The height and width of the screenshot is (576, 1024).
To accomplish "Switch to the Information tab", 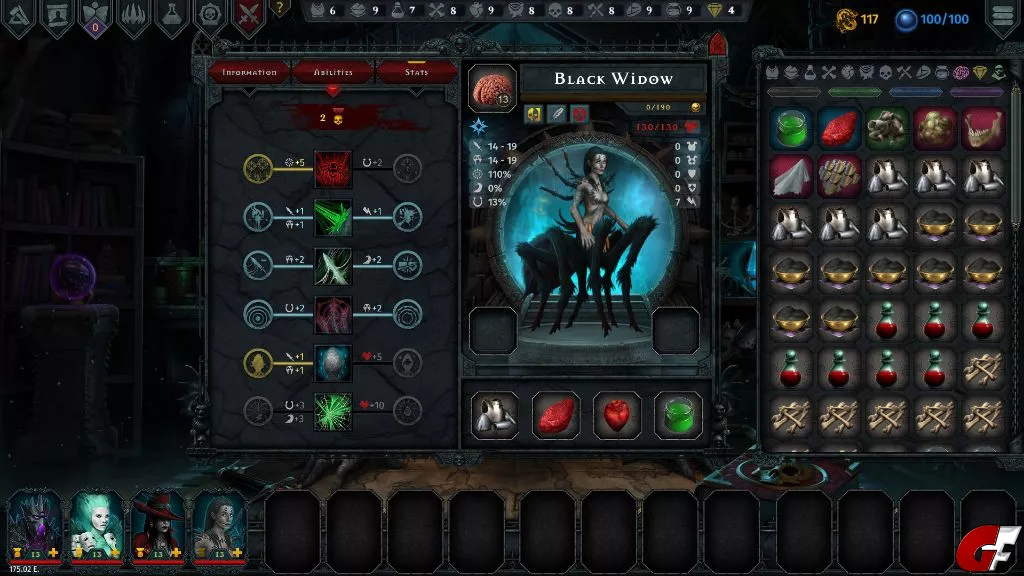I will click(x=249, y=73).
